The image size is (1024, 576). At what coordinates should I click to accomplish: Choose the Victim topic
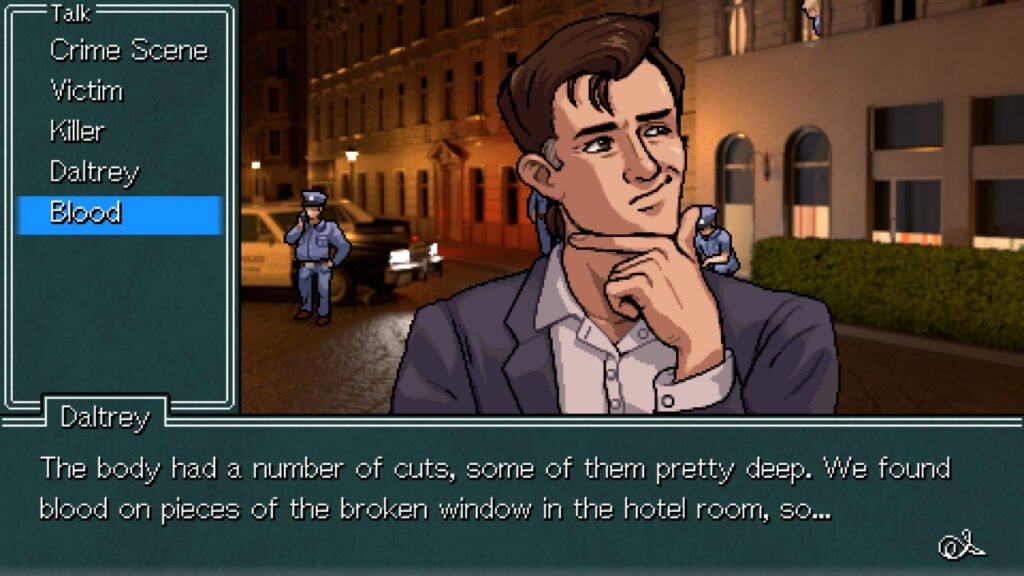click(x=87, y=91)
